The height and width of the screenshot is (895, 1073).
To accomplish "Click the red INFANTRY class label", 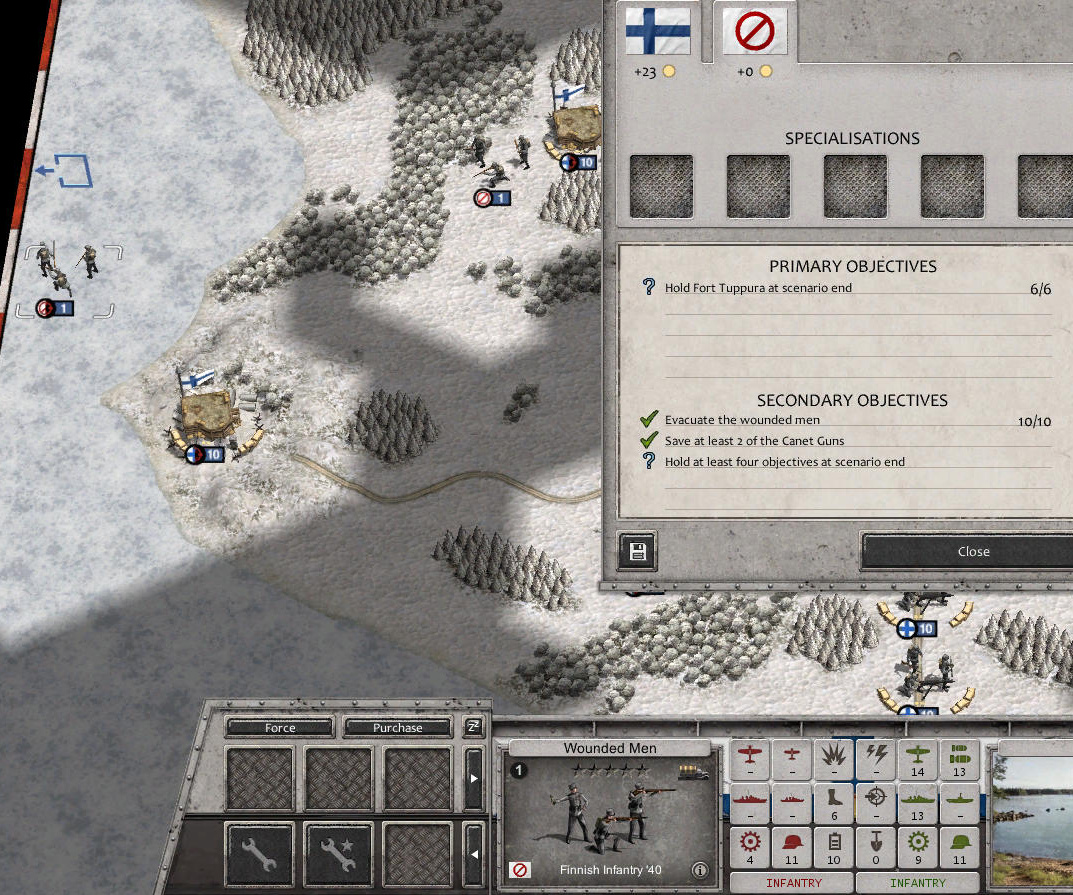I will pyautogui.click(x=793, y=883).
